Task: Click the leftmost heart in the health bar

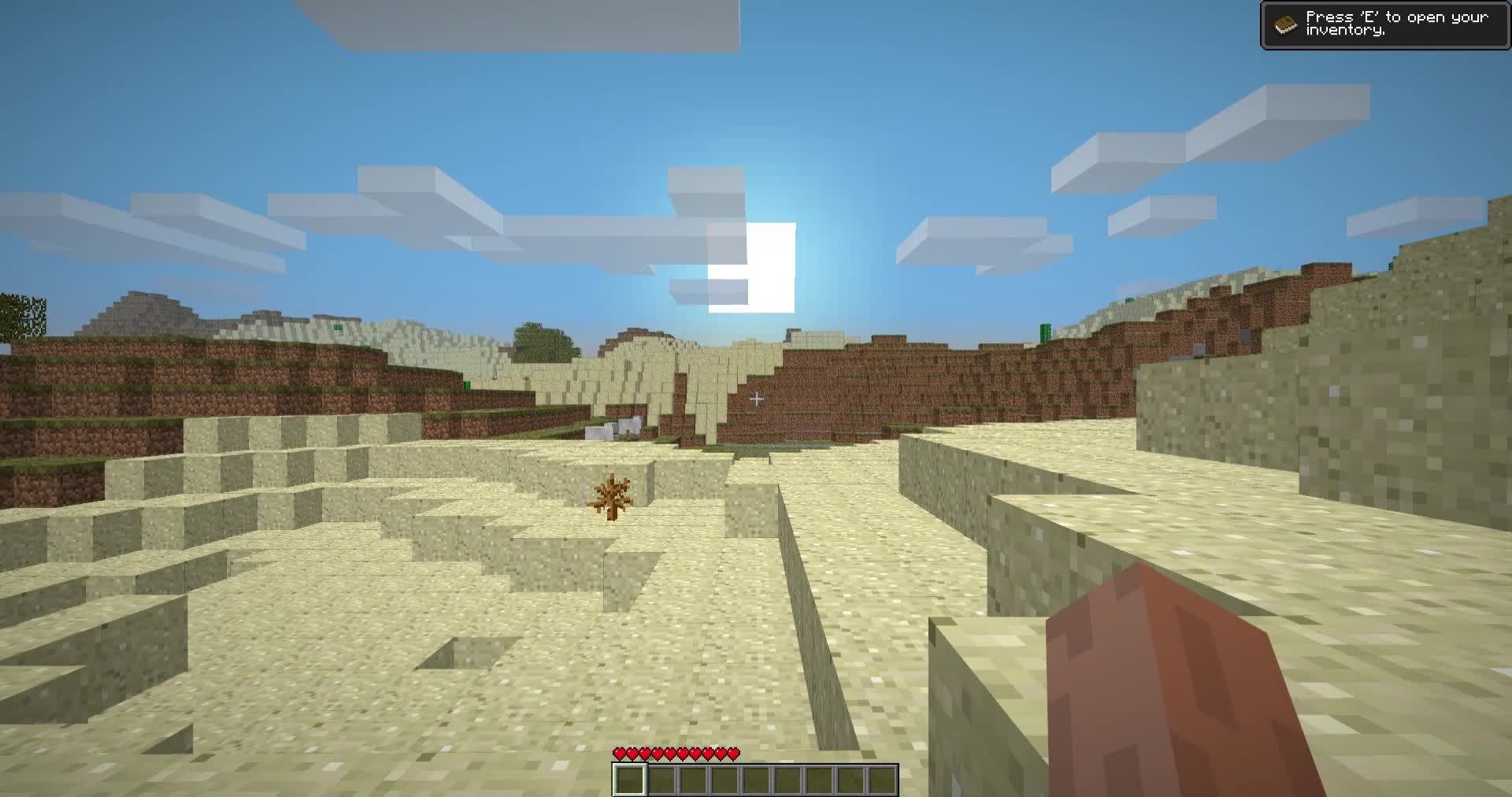Action: click(620, 754)
